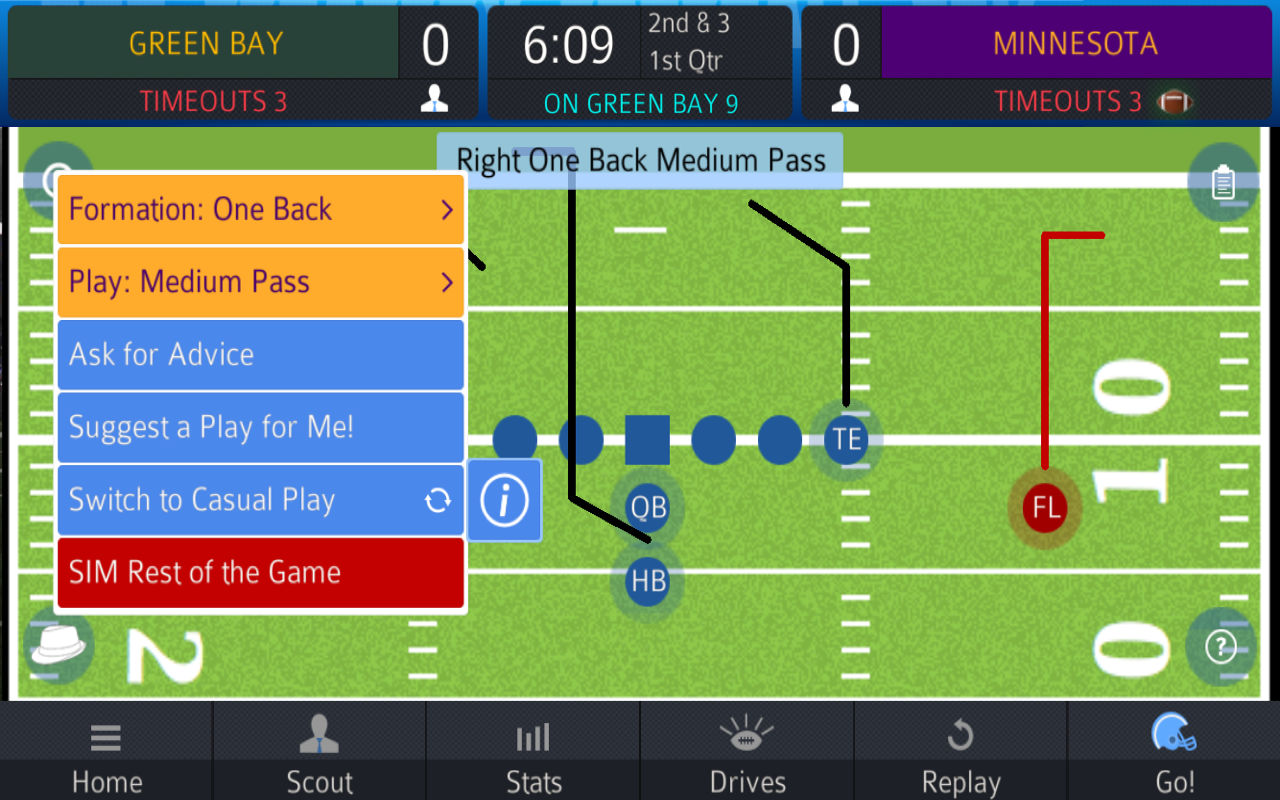This screenshot has width=1280, height=800.
Task: Click the player silhouette under Green Bay's score
Action: point(434,99)
